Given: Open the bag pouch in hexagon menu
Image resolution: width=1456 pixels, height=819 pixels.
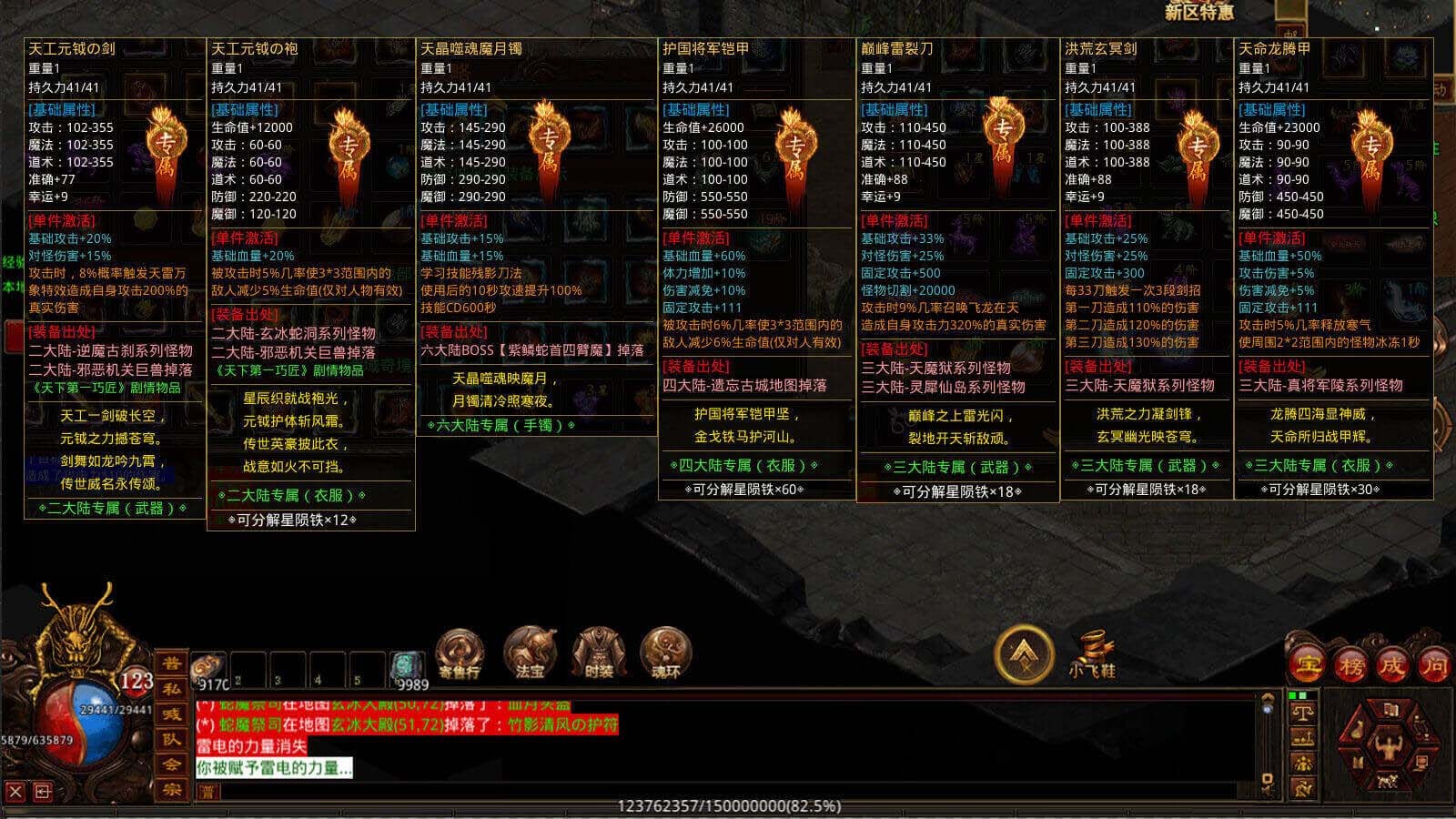Looking at the screenshot, I should (x=1358, y=730).
